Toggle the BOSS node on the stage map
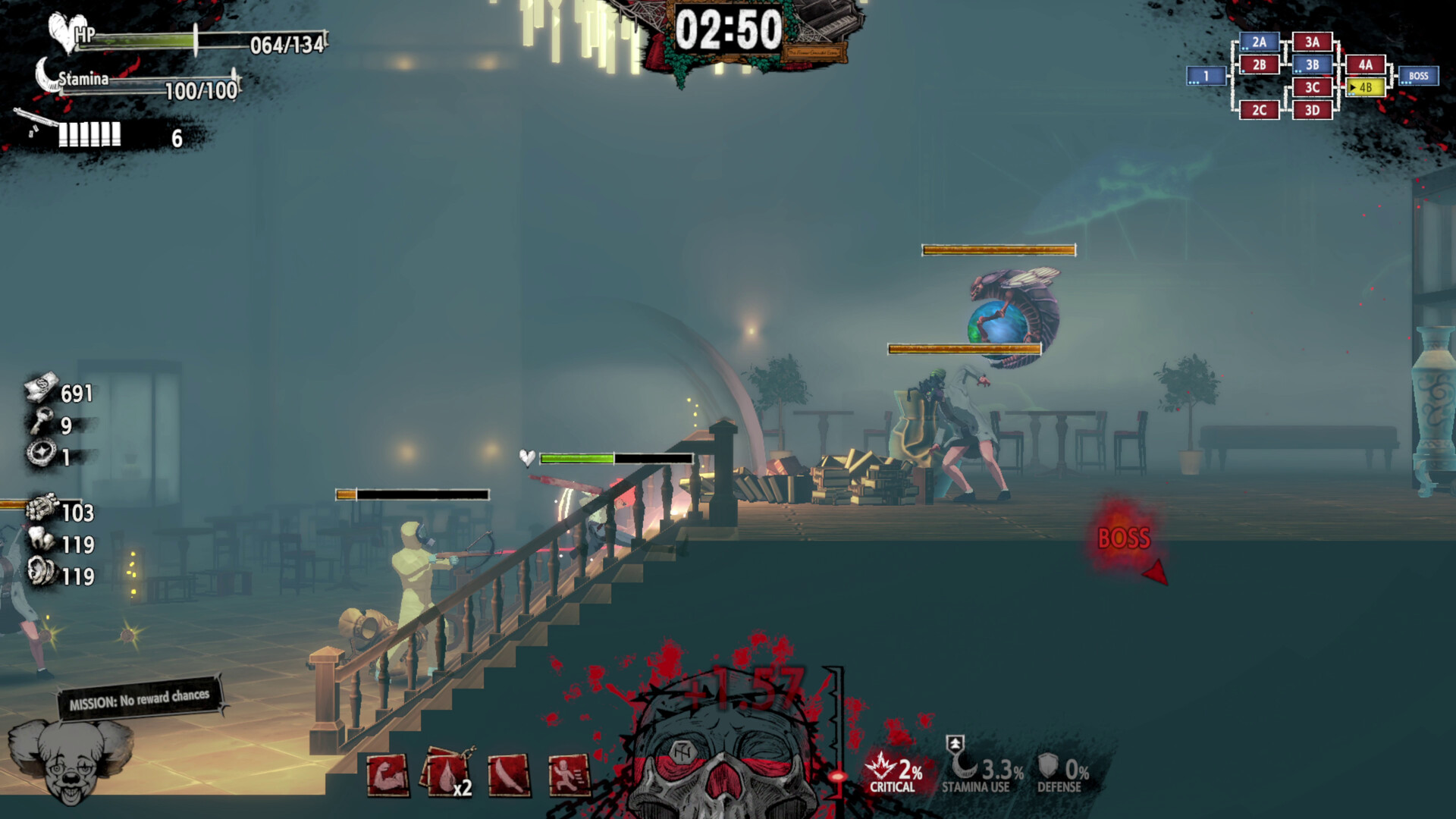 pyautogui.click(x=1419, y=75)
